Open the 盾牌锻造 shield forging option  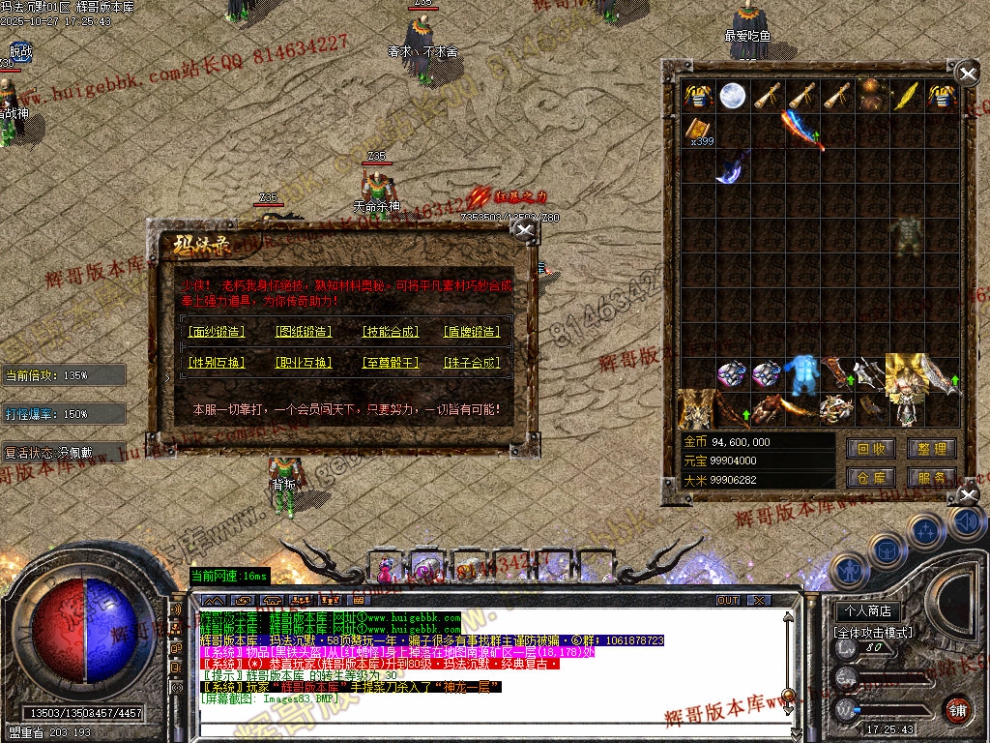point(471,332)
